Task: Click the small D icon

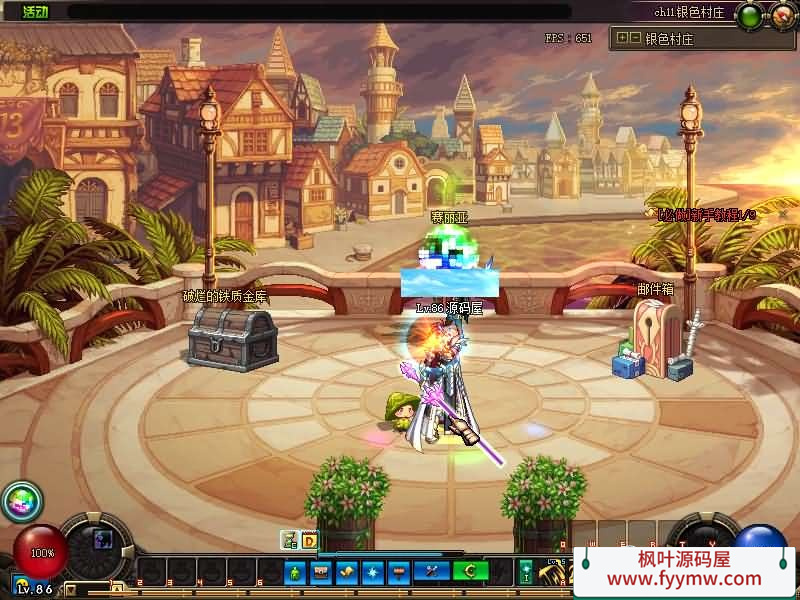Action: 309,541
